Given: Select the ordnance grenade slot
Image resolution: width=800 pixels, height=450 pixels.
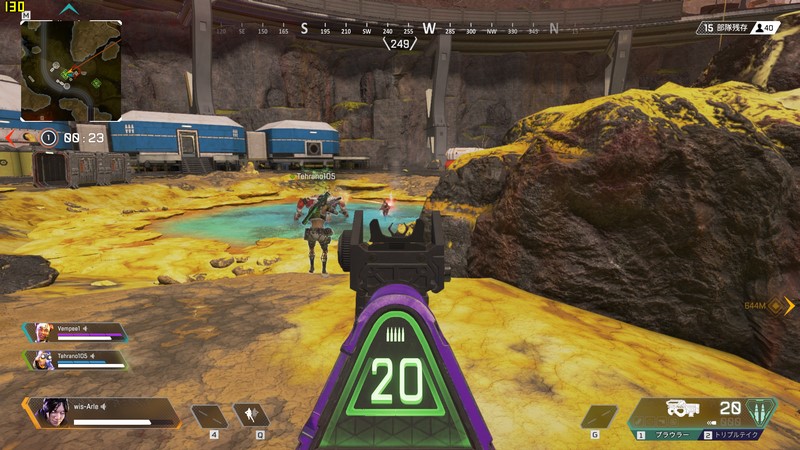Looking at the screenshot, I should 599,415.
